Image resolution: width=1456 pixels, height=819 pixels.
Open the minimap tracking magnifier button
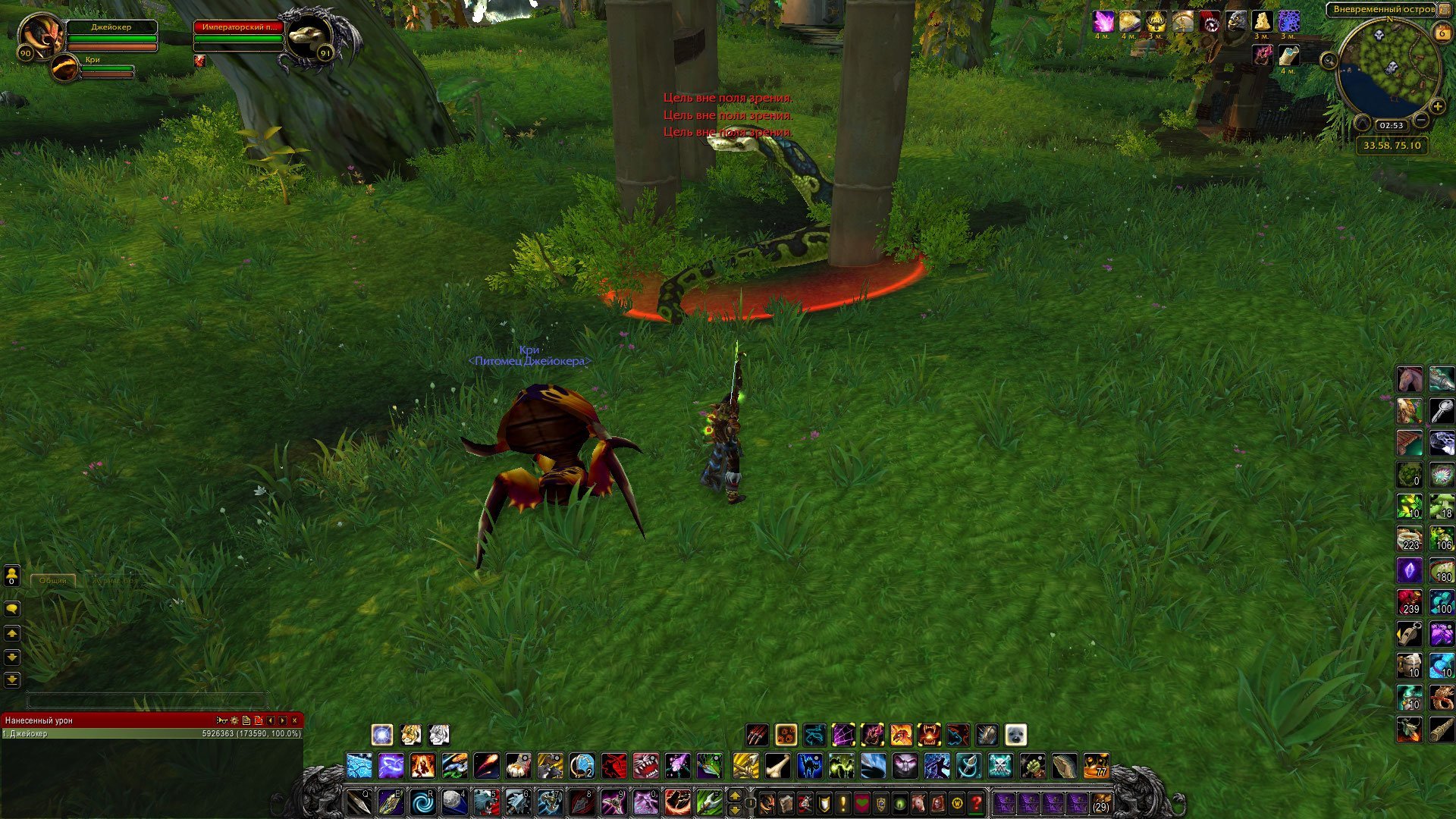(1329, 61)
